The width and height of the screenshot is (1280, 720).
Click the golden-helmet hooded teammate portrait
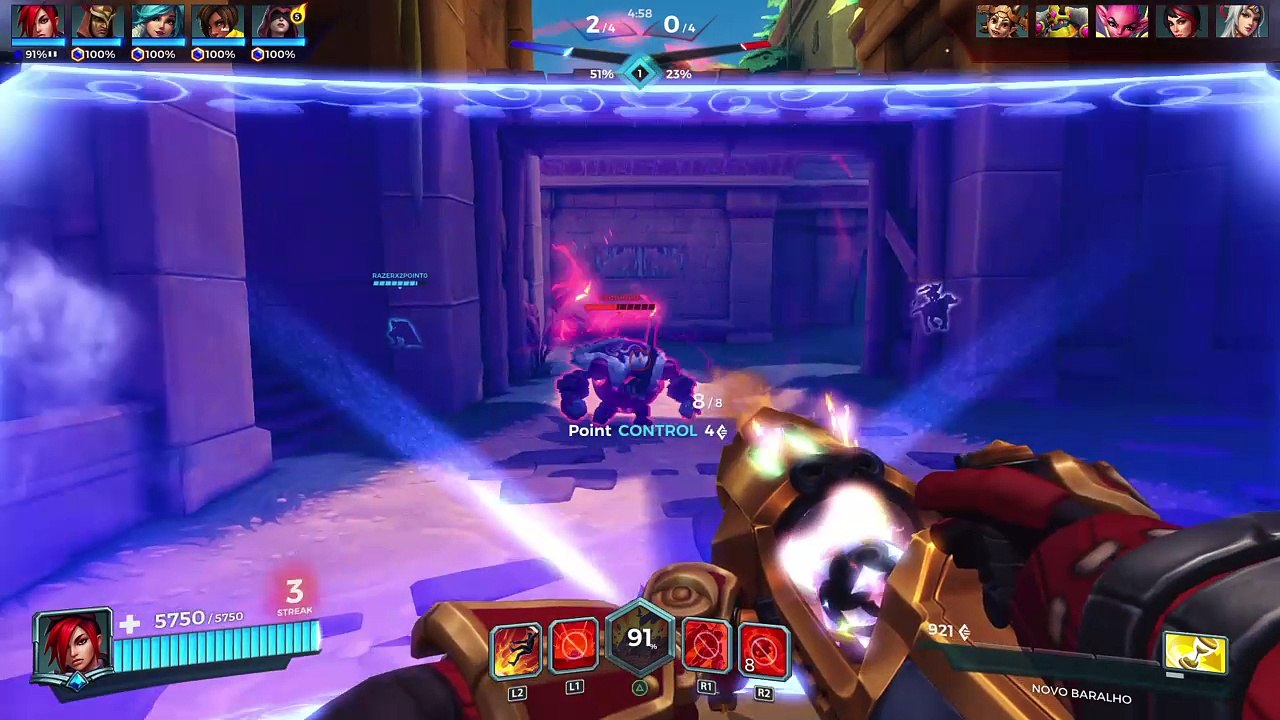point(98,22)
